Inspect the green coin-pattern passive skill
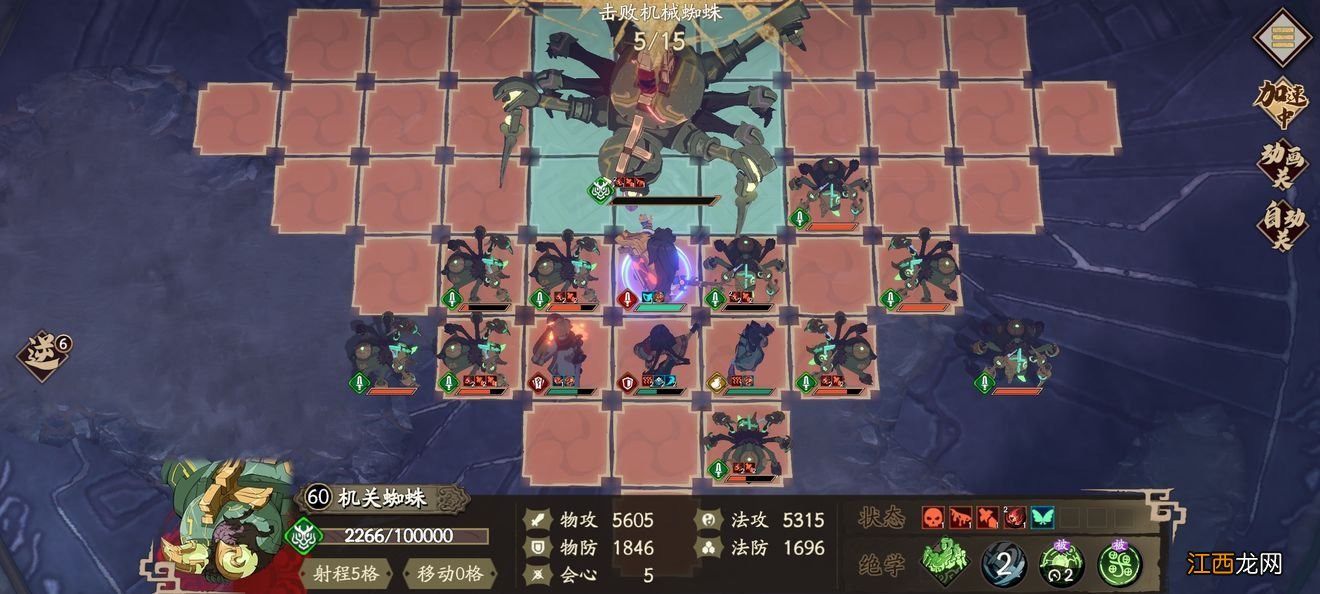 click(x=1120, y=563)
